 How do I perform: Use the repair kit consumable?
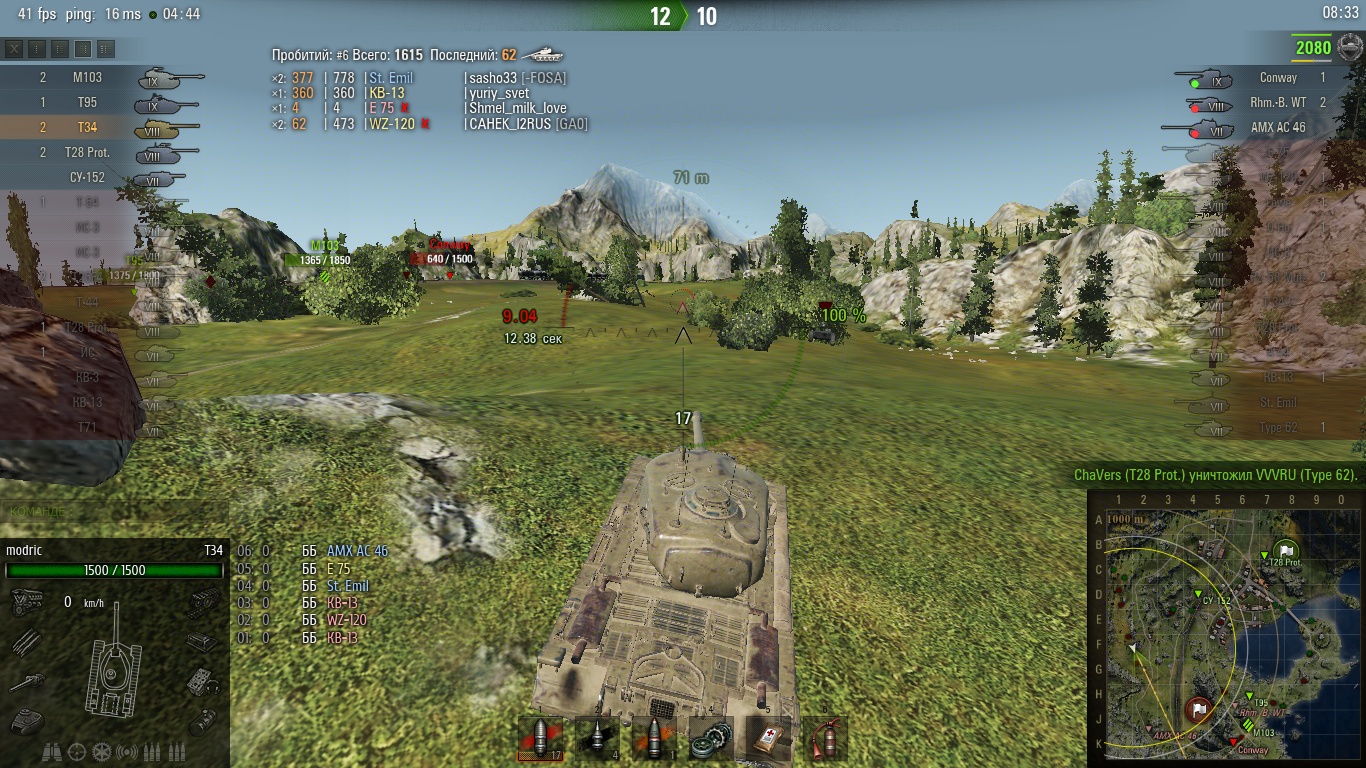[x=711, y=738]
